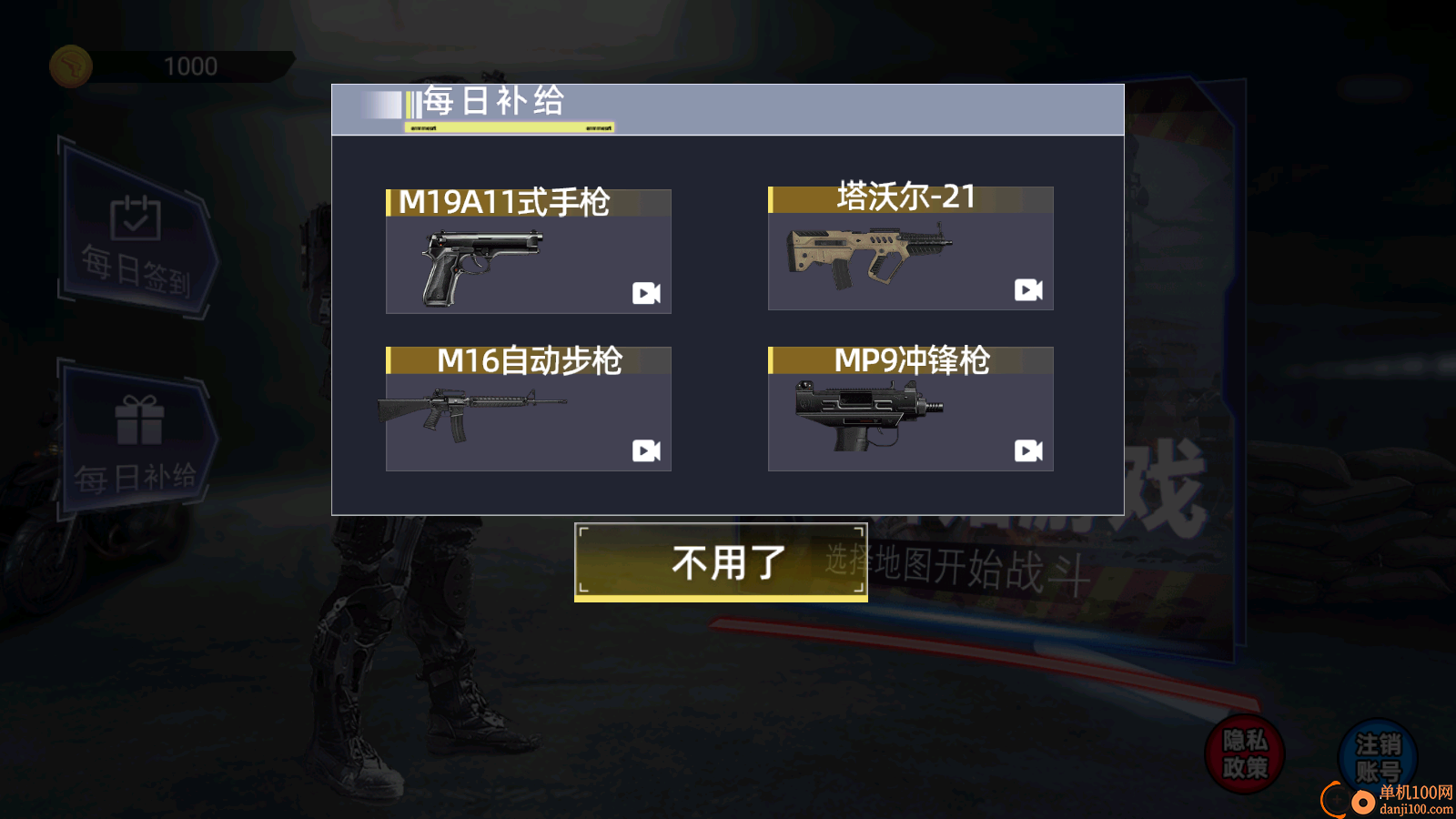1456x819 pixels.
Task: Click the gold coin icon at top left
Action: [x=71, y=66]
